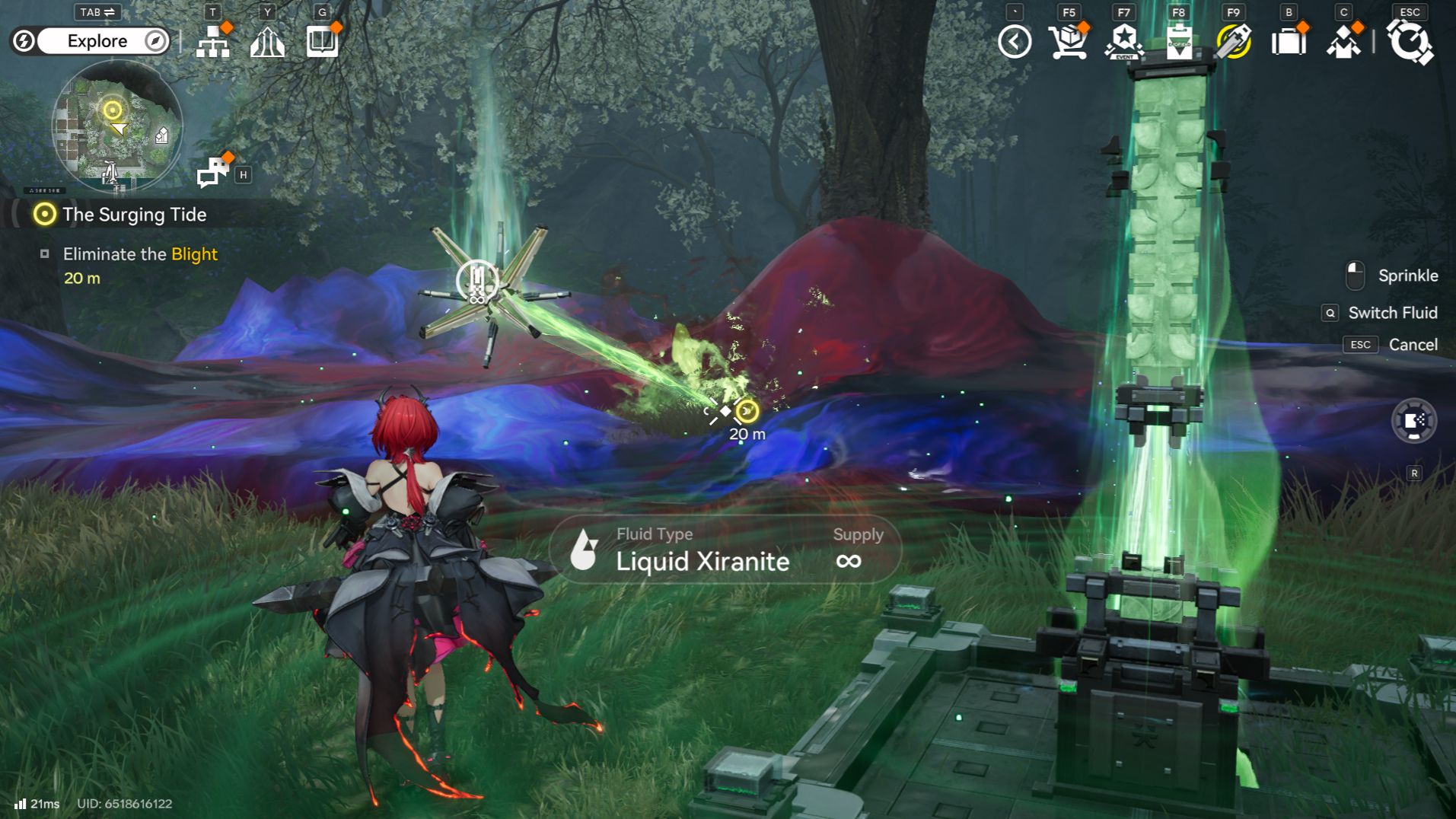1456x819 pixels.
Task: Open the circular minimap
Action: [117, 126]
